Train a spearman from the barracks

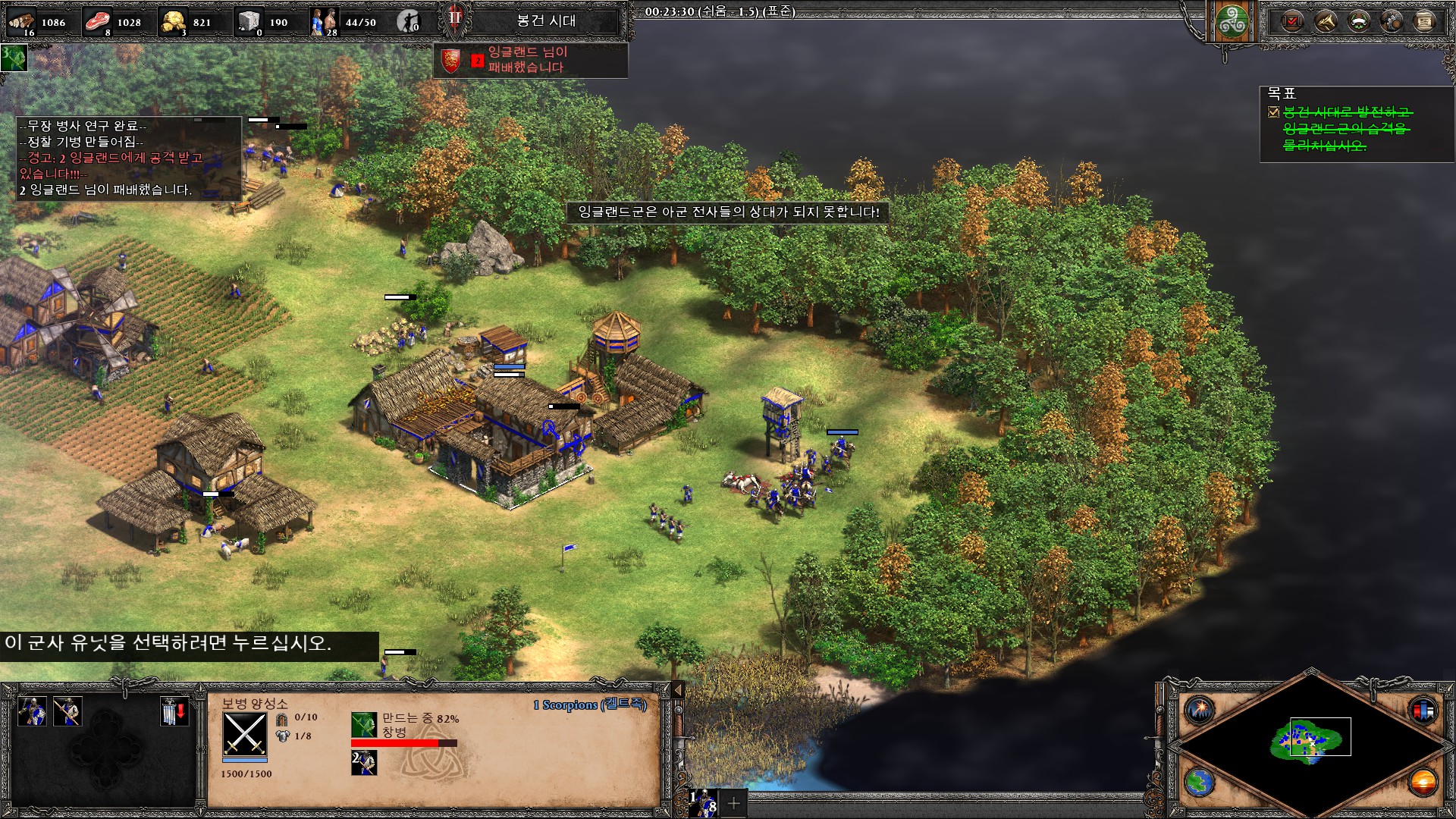click(x=67, y=712)
